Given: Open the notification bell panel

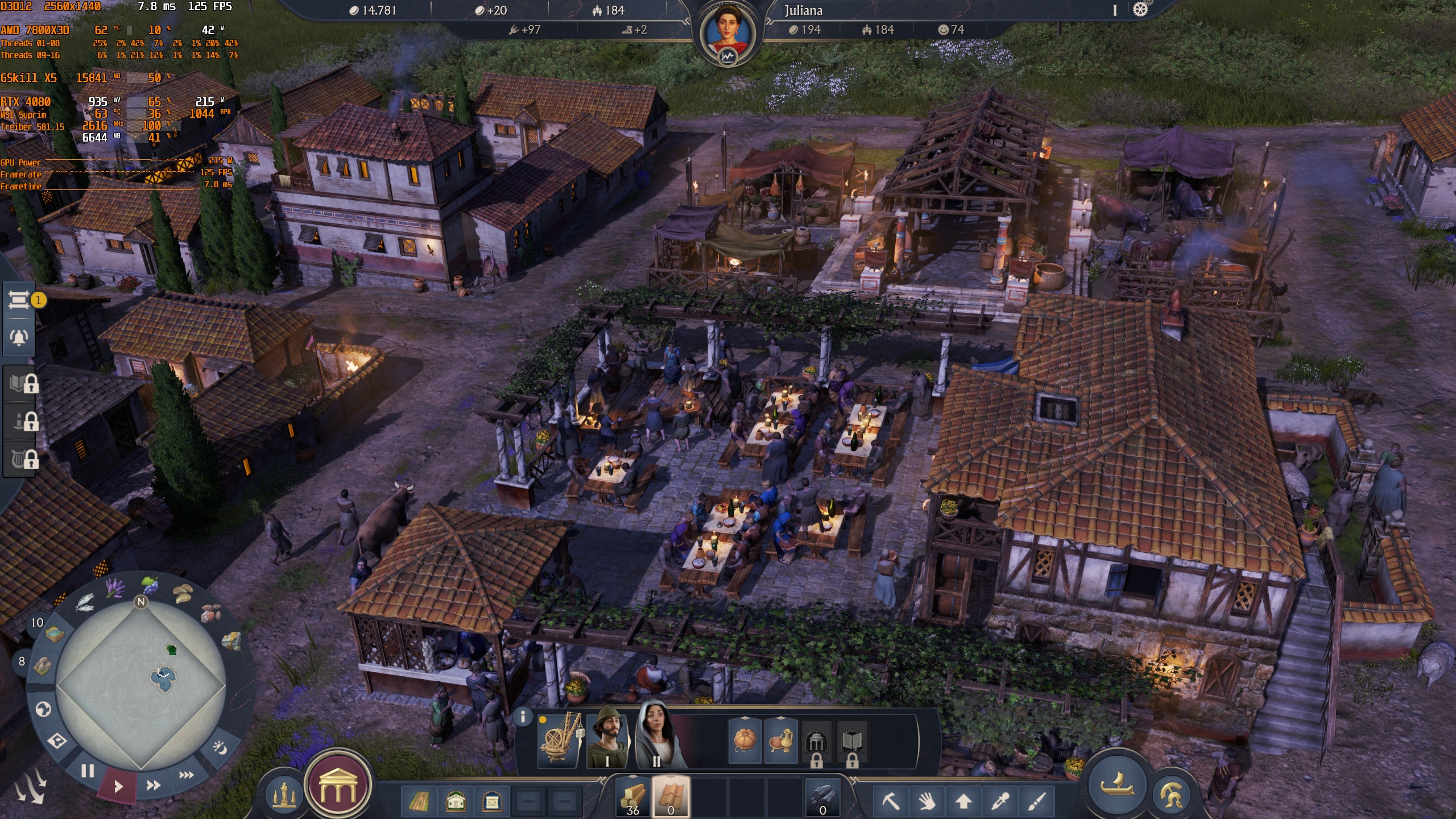Looking at the screenshot, I should click(x=19, y=337).
